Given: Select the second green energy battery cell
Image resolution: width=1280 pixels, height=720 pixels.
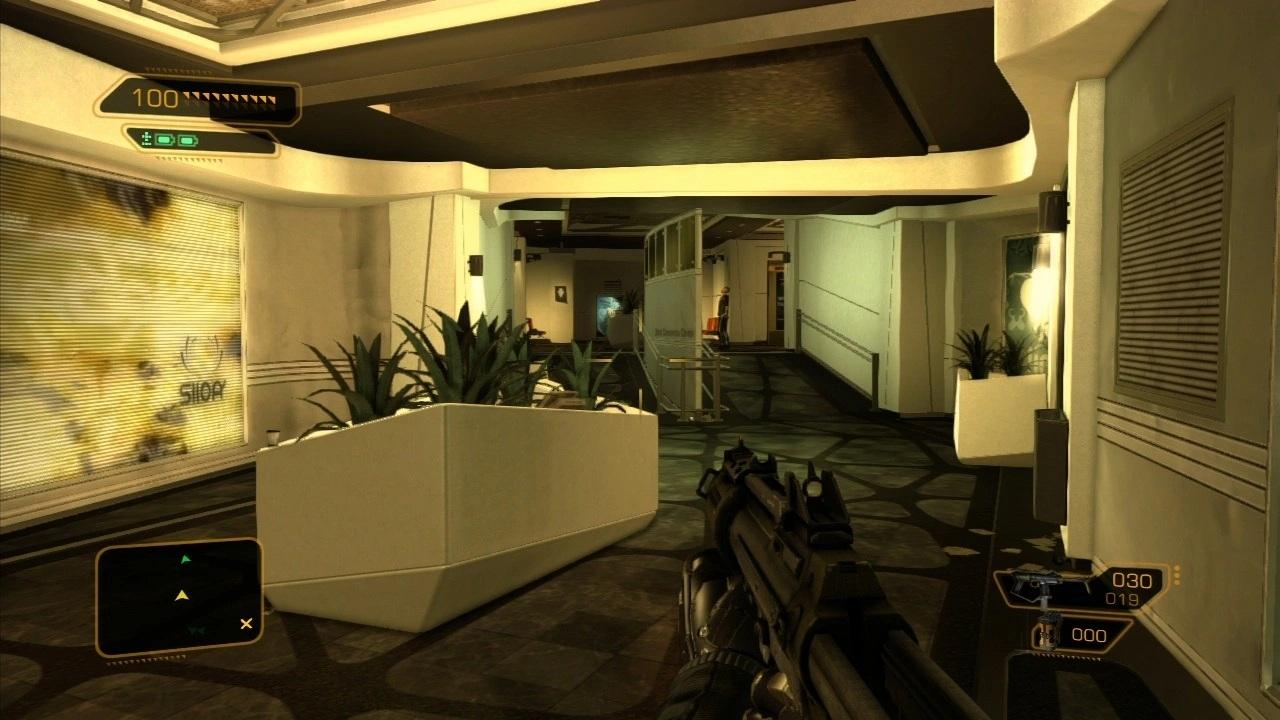Looking at the screenshot, I should coord(187,139).
